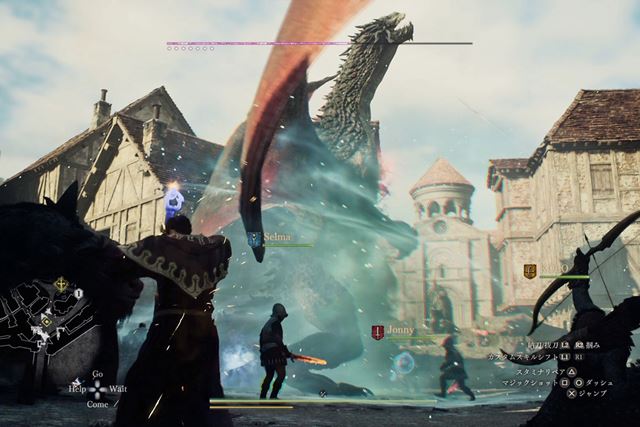Select the yellow cross marker on minimap
The width and height of the screenshot is (640, 427).
61,285
